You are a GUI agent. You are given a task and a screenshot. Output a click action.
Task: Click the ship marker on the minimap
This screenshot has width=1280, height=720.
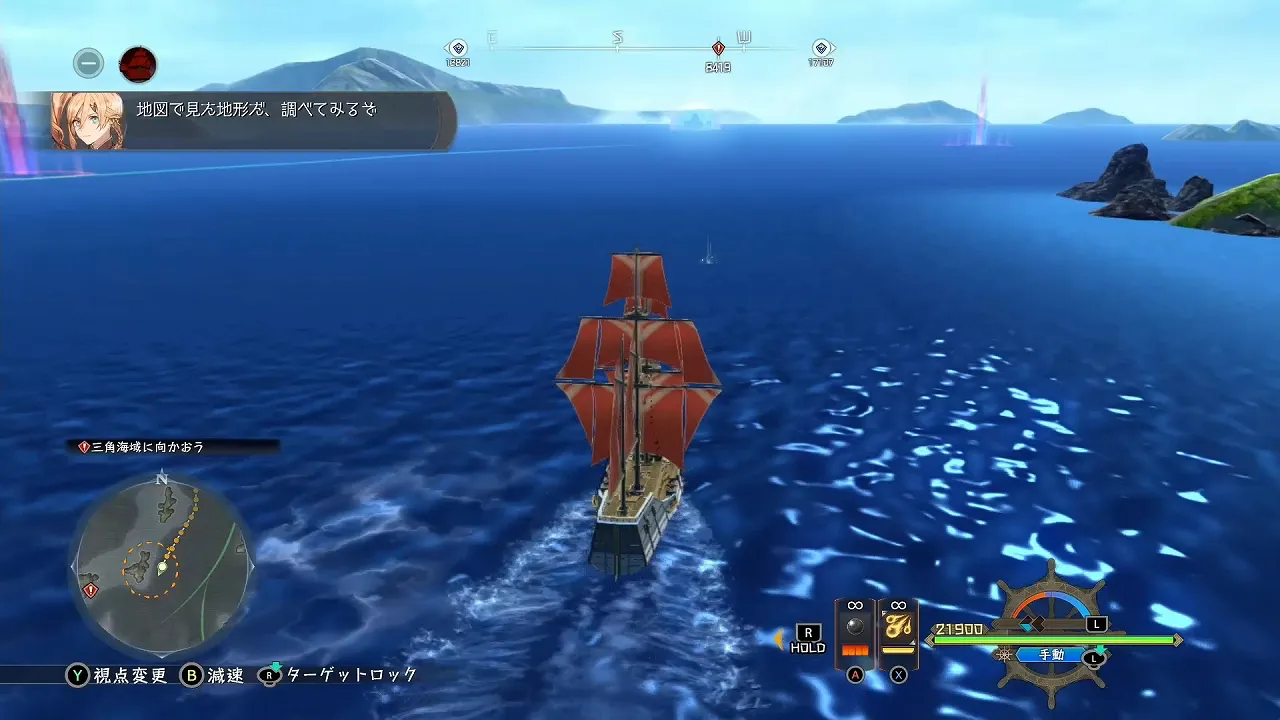pyautogui.click(x=162, y=566)
